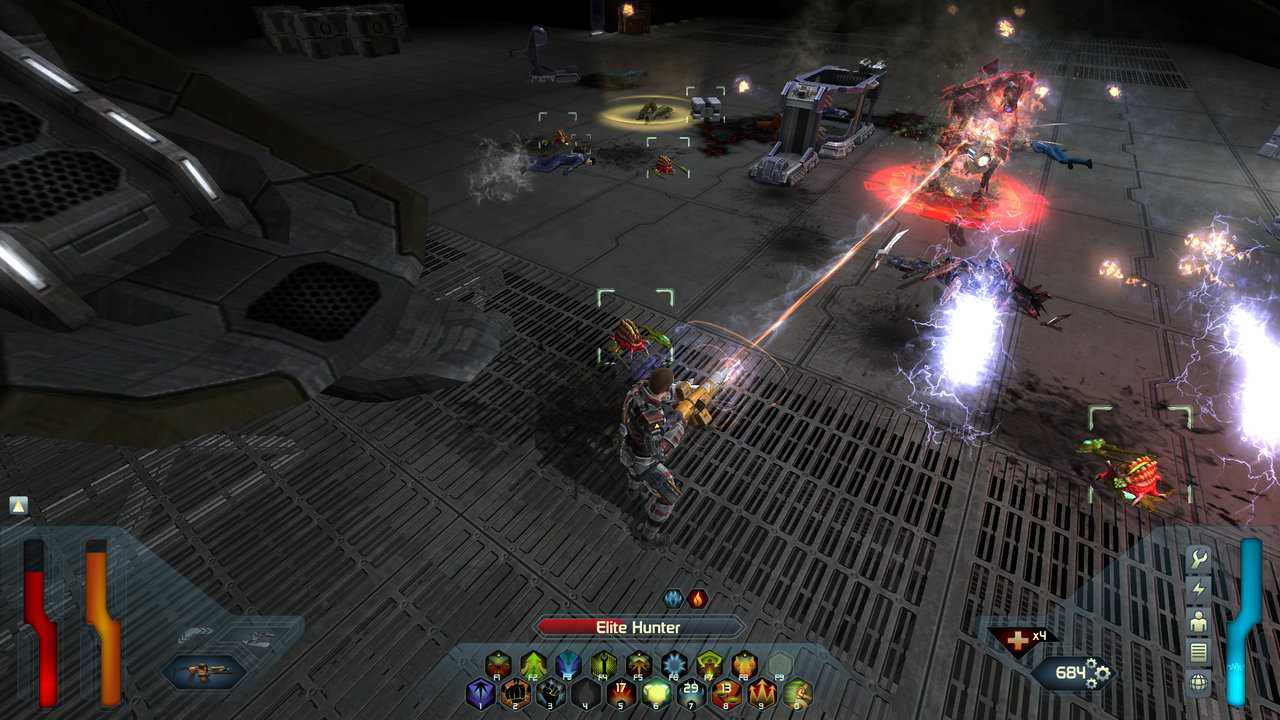Open the lightning bolt skills panel
The width and height of the screenshot is (1280, 720).
click(1197, 591)
